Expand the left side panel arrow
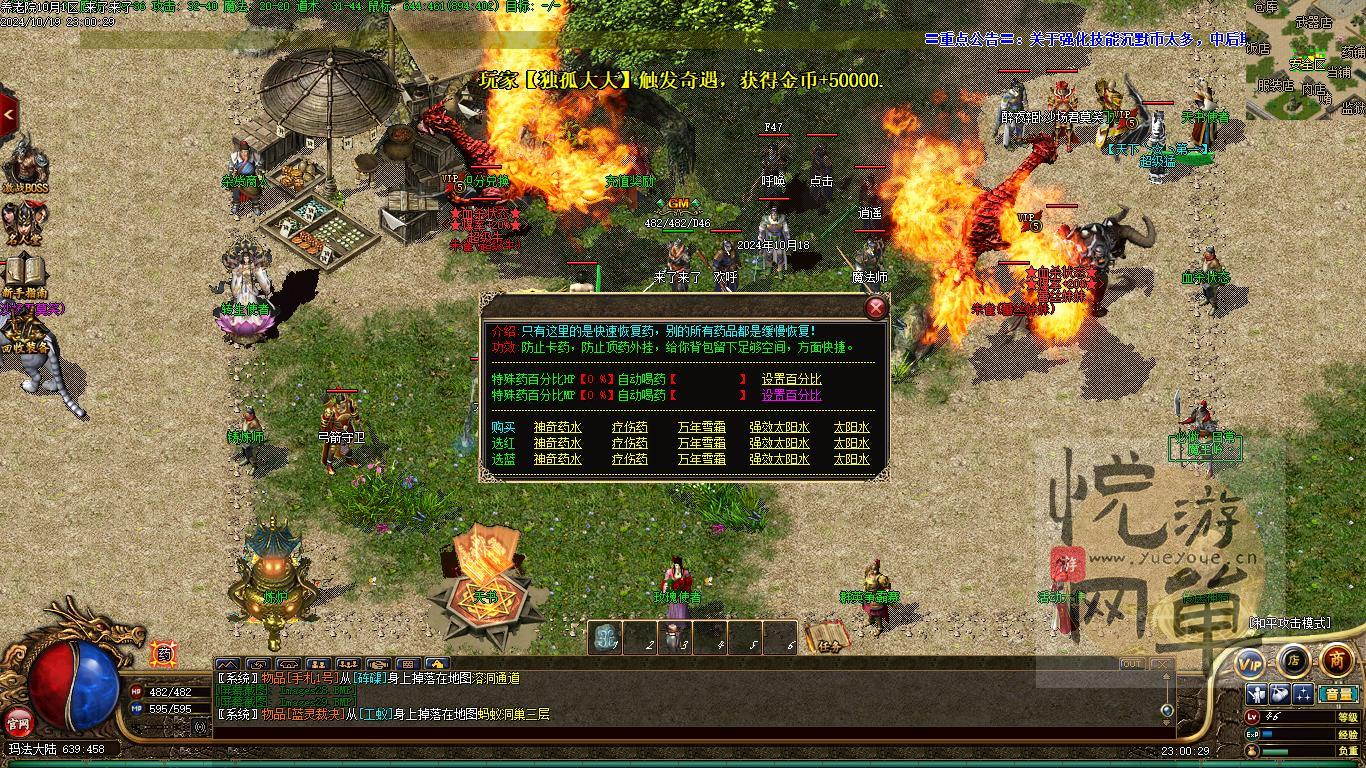This screenshot has height=768, width=1366. click(x=8, y=115)
